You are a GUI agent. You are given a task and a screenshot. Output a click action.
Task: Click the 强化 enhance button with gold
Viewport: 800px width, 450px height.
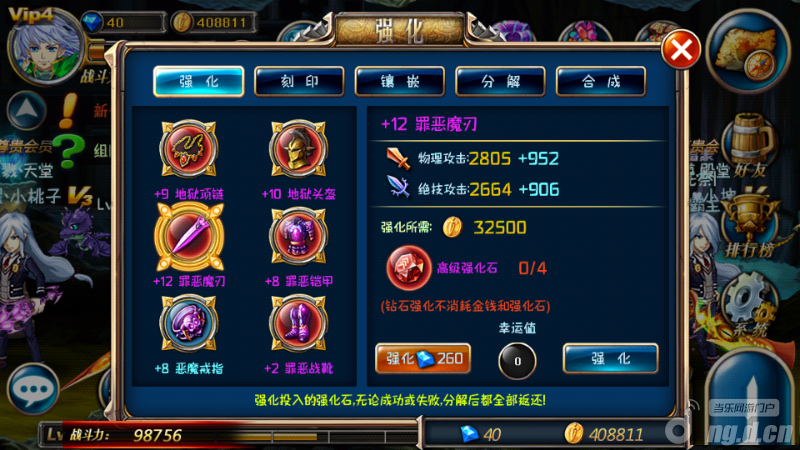click(x=610, y=358)
